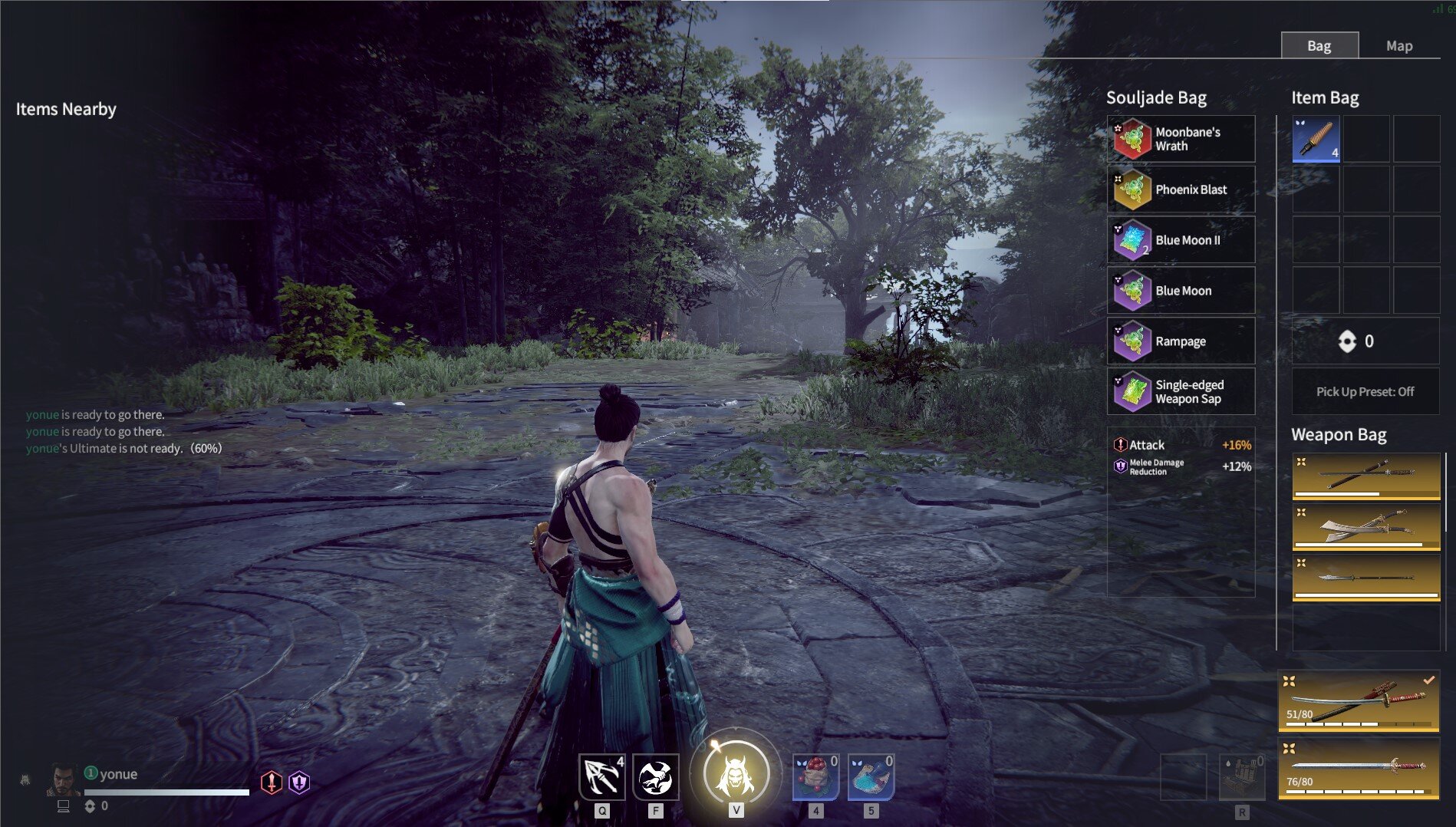Image resolution: width=1456 pixels, height=827 pixels.
Task: Select the F skill icon on the hotbar
Action: point(656,776)
